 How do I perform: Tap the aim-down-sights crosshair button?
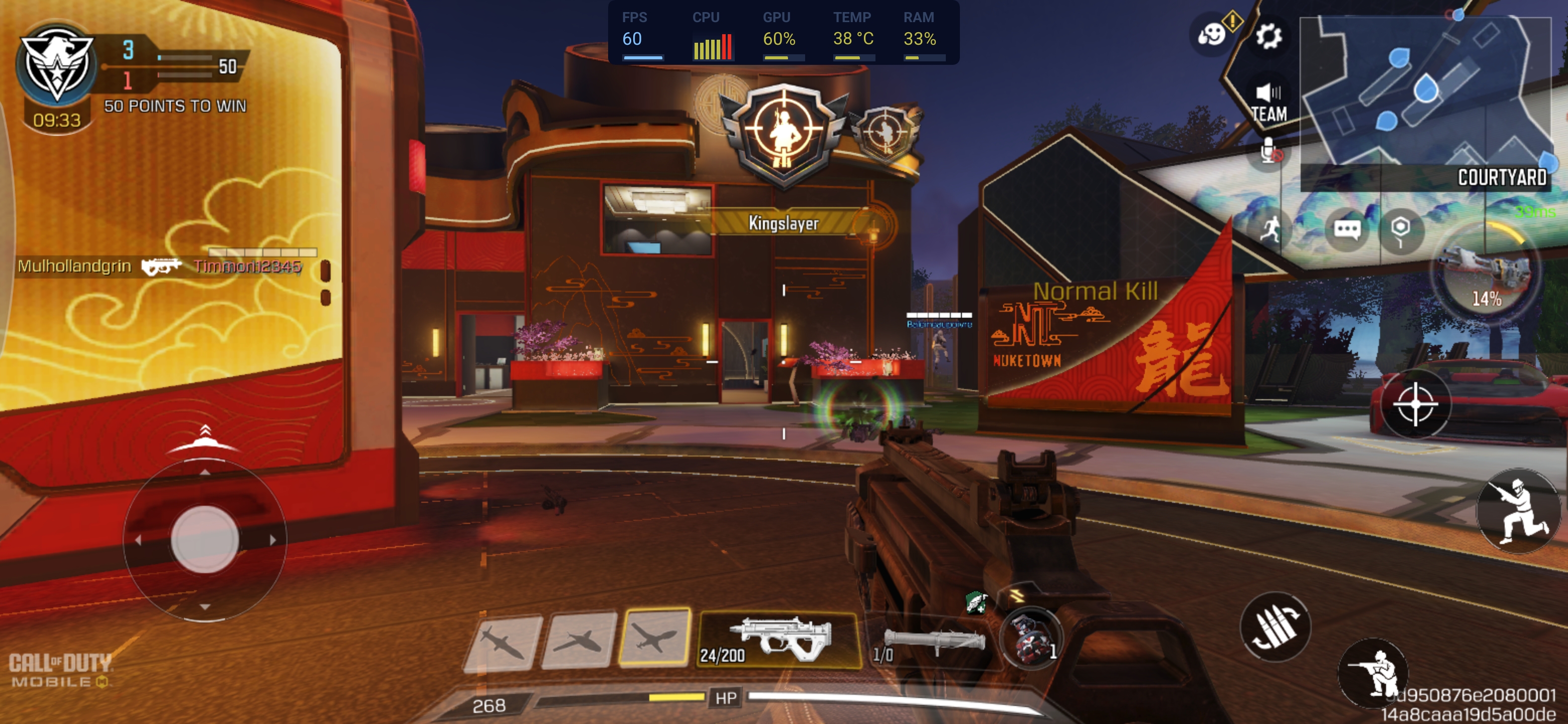point(1415,404)
